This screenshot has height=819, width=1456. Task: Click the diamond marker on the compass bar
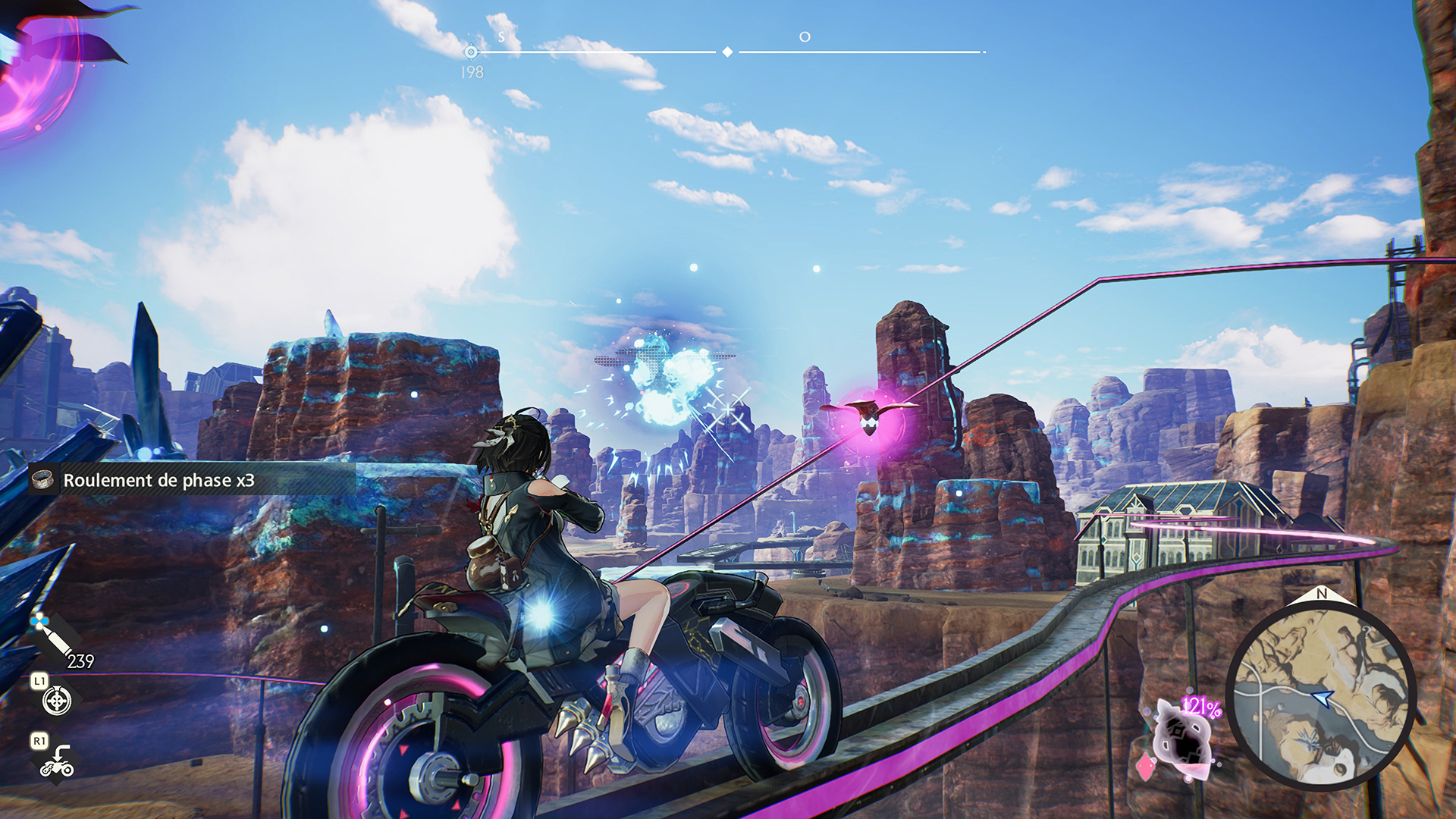pyautogui.click(x=727, y=52)
